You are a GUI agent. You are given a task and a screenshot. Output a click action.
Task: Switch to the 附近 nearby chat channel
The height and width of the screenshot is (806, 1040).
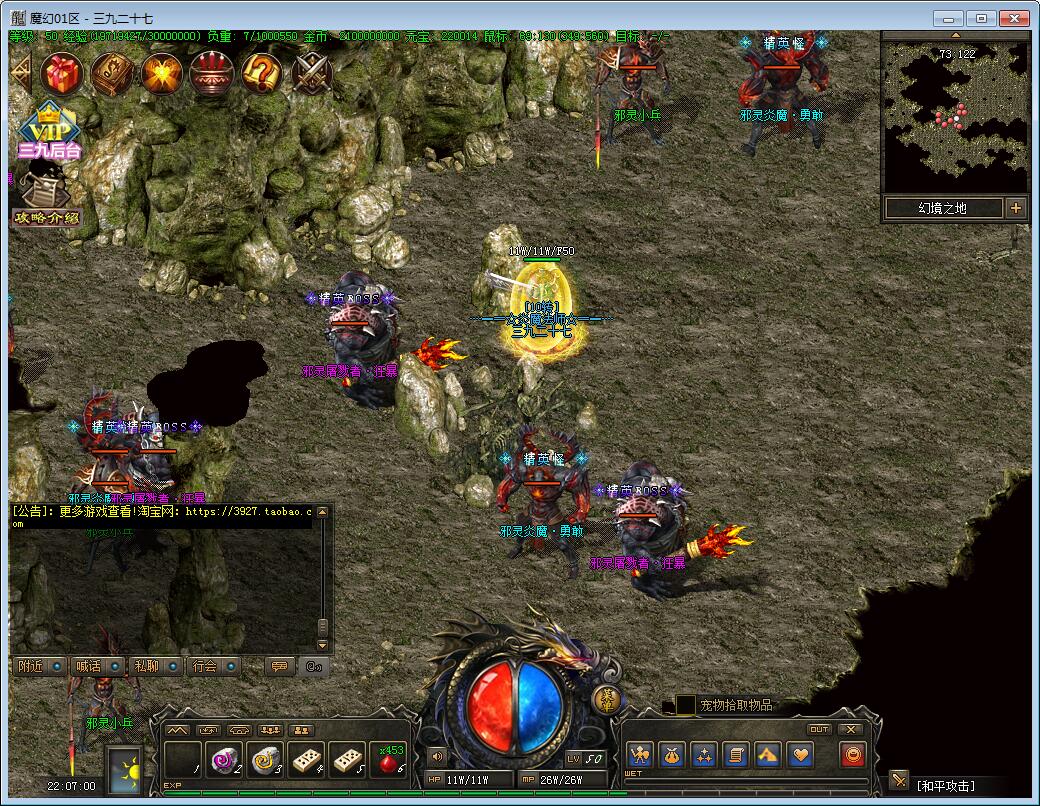40,666
